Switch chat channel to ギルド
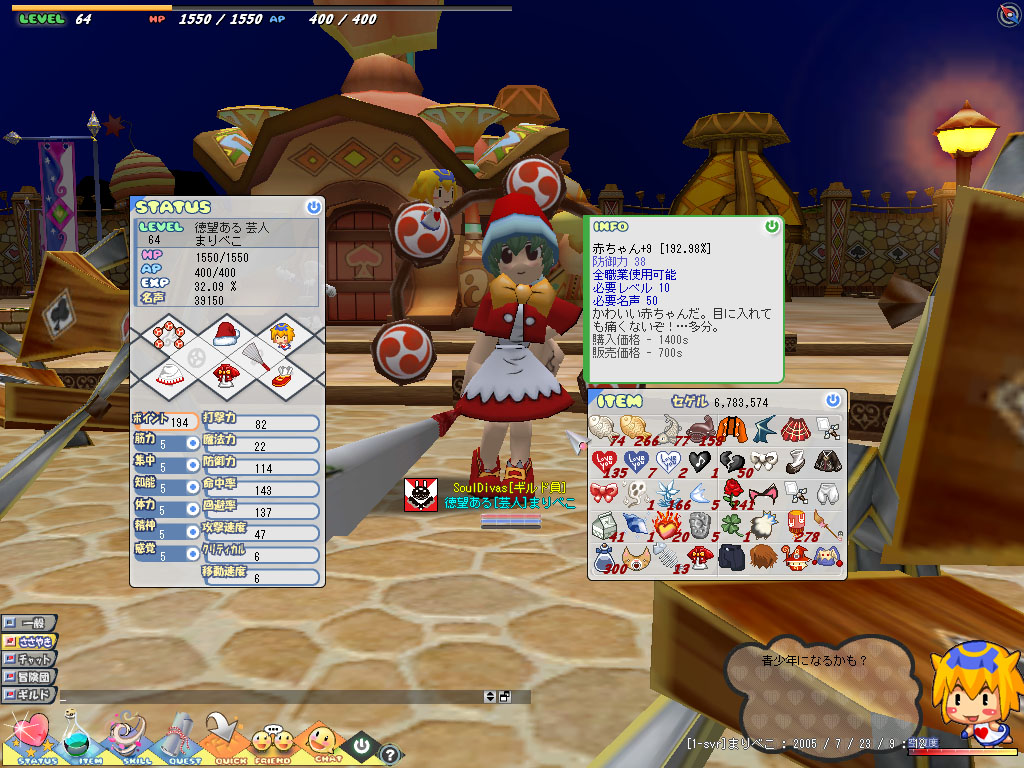 tap(30, 694)
